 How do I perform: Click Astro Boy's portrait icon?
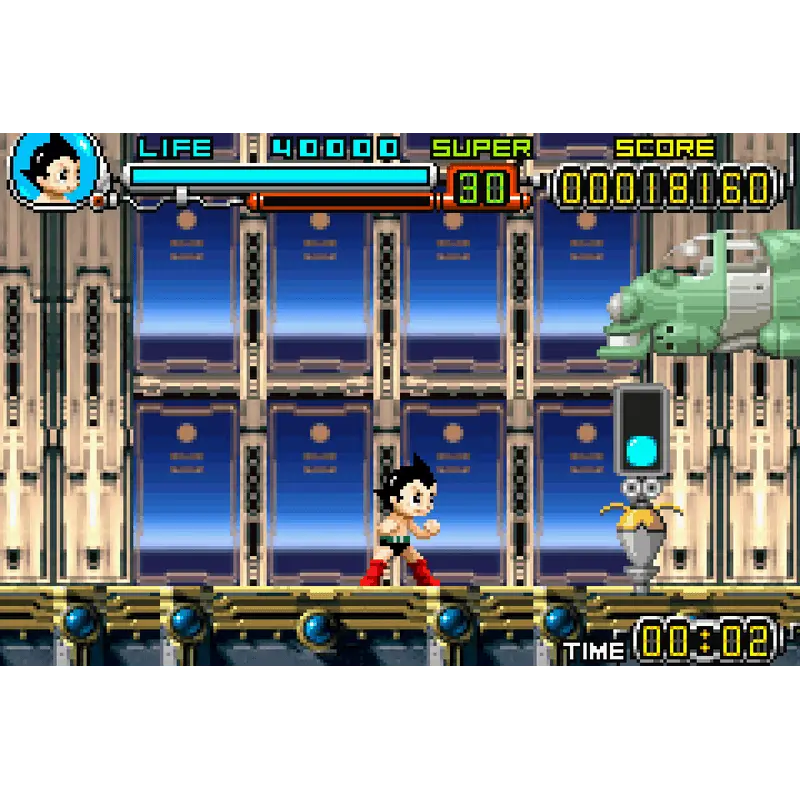click(x=55, y=169)
